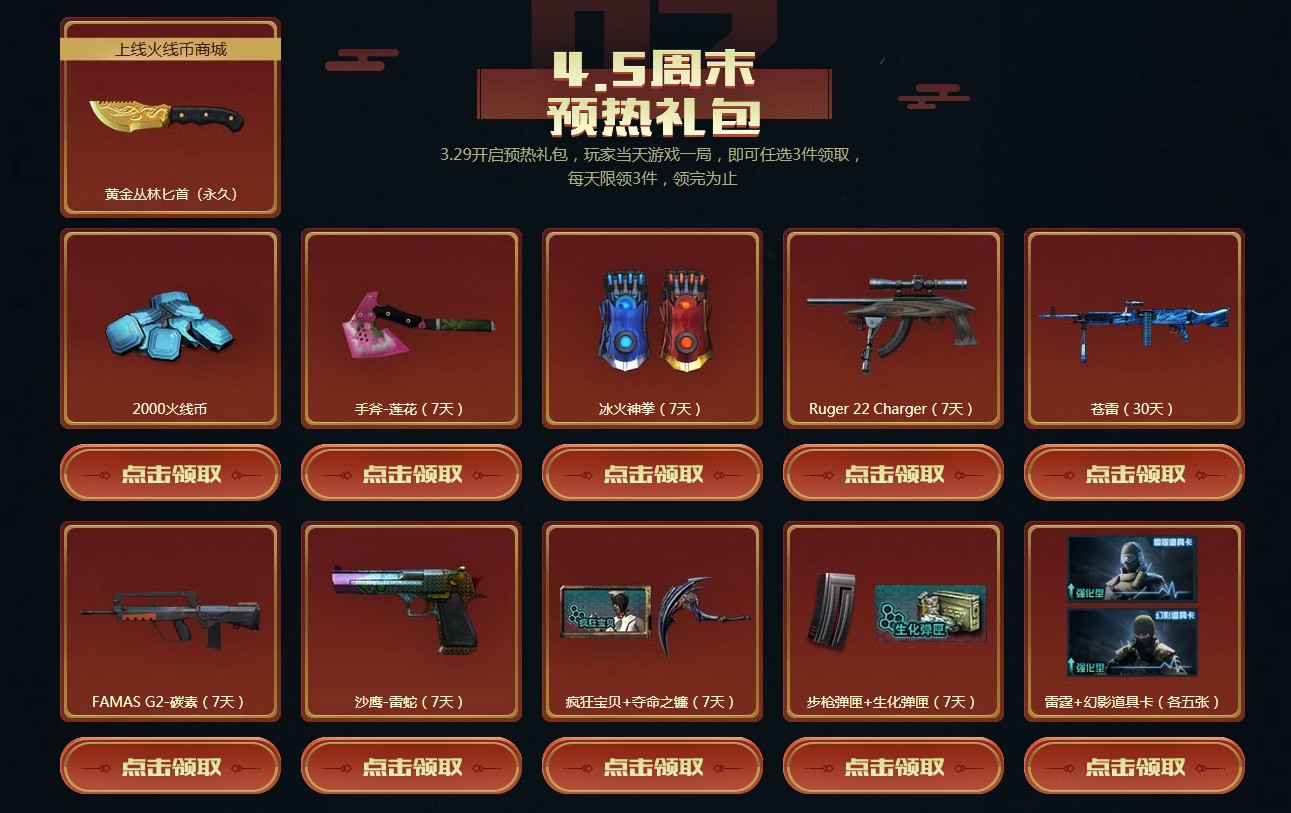Click the Ruger 22 Charger rifle image
This screenshot has width=1291, height=813.
(x=892, y=320)
